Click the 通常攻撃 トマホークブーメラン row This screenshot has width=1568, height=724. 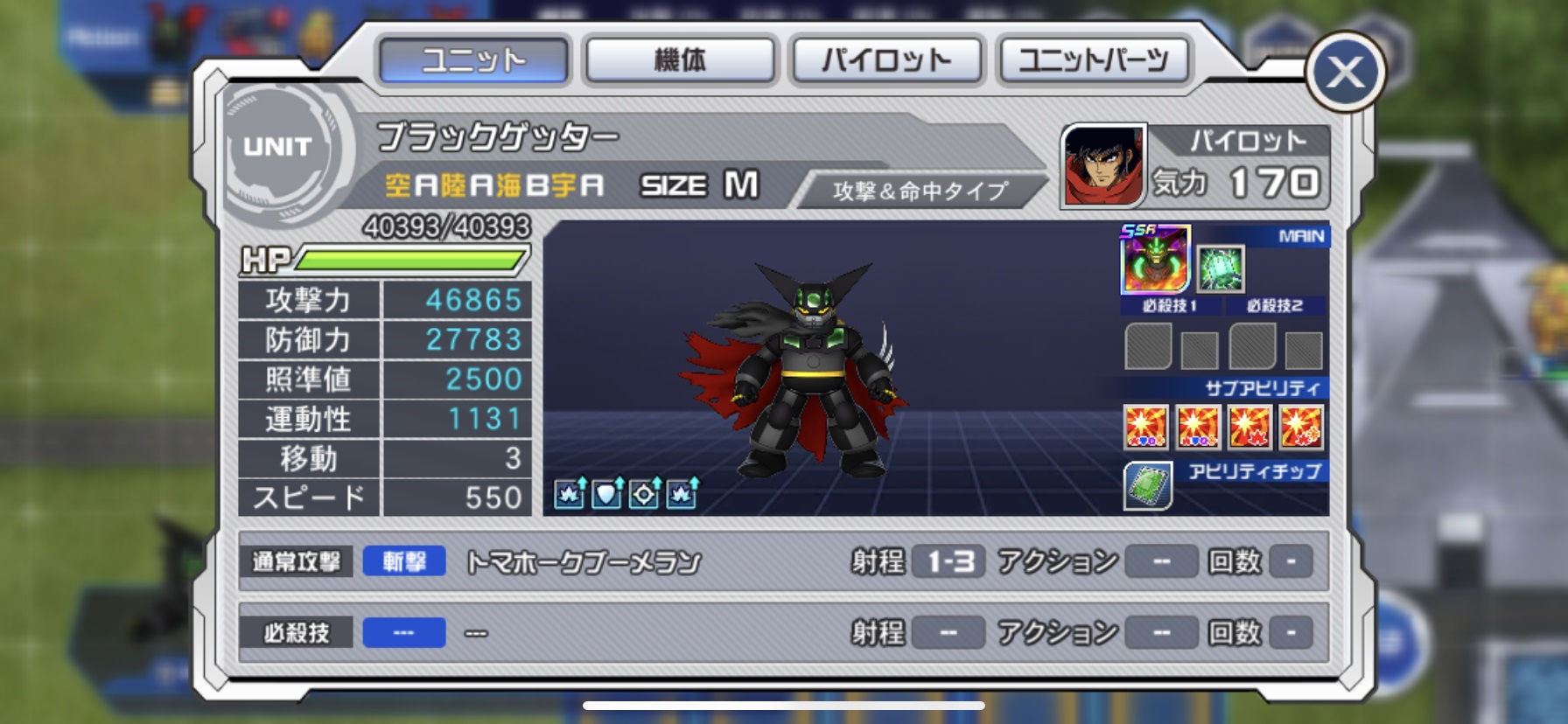(x=782, y=561)
